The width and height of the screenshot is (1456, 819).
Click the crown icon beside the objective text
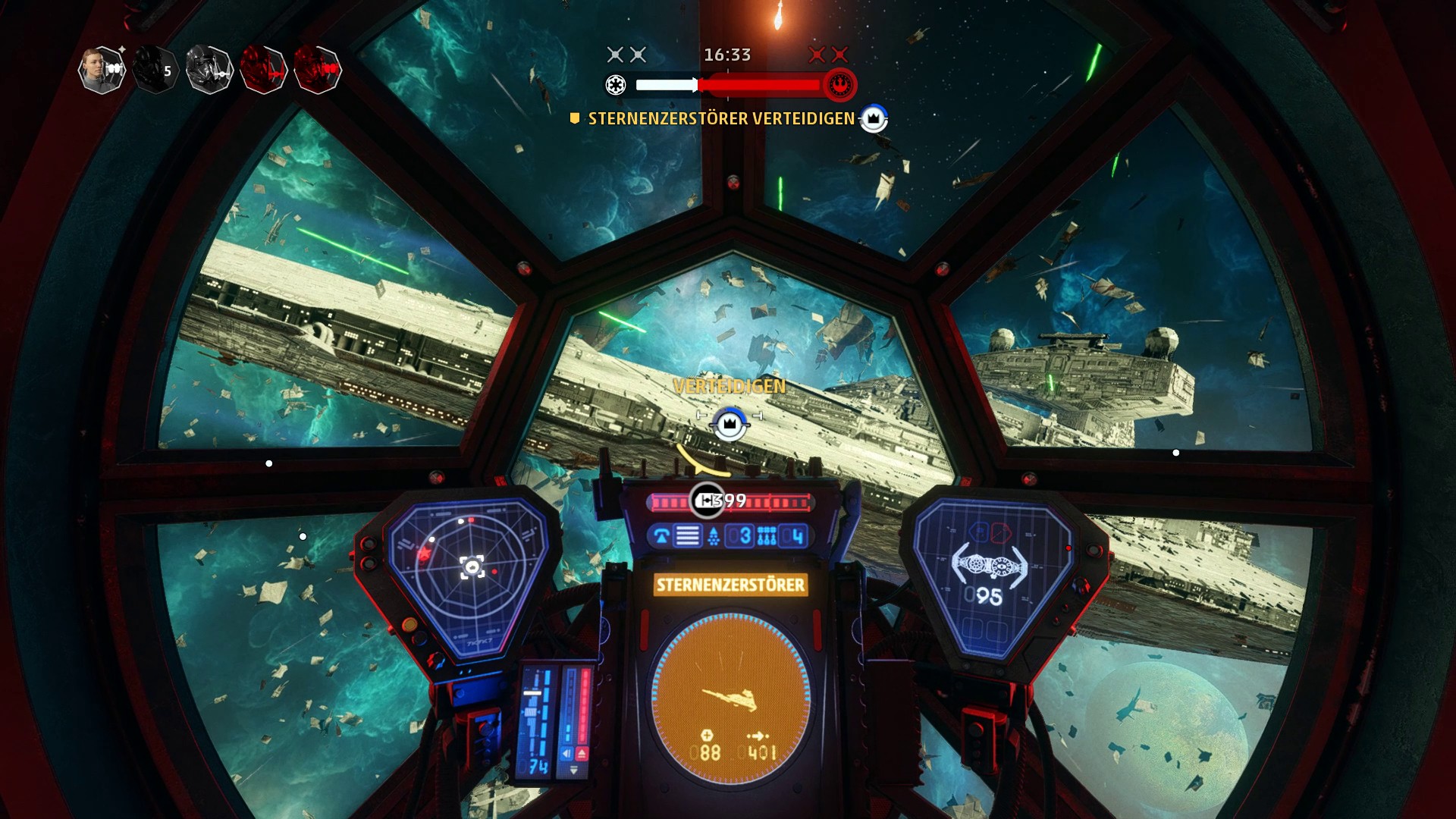pos(874,118)
